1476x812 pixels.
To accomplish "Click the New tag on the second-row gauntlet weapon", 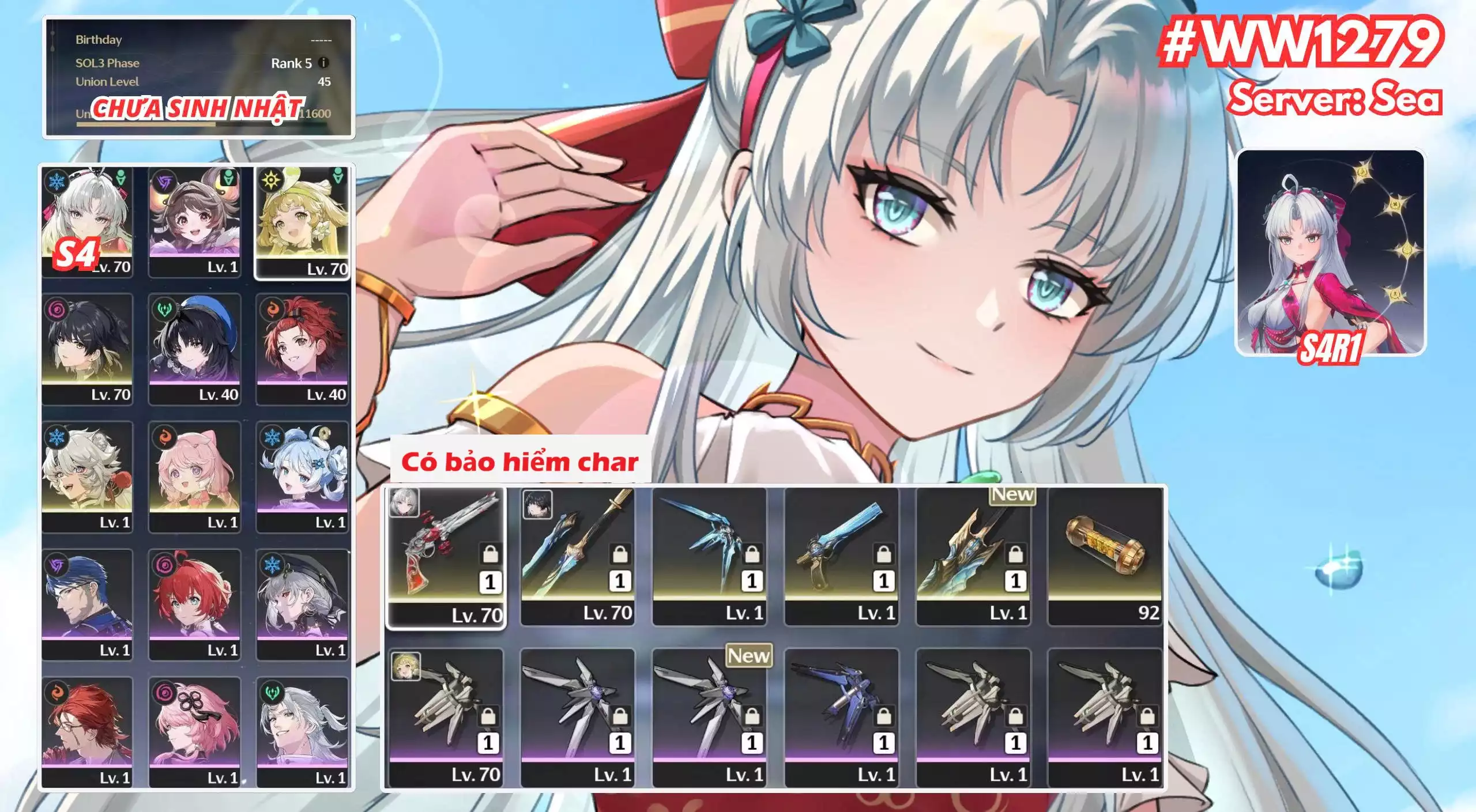I will pos(750,656).
